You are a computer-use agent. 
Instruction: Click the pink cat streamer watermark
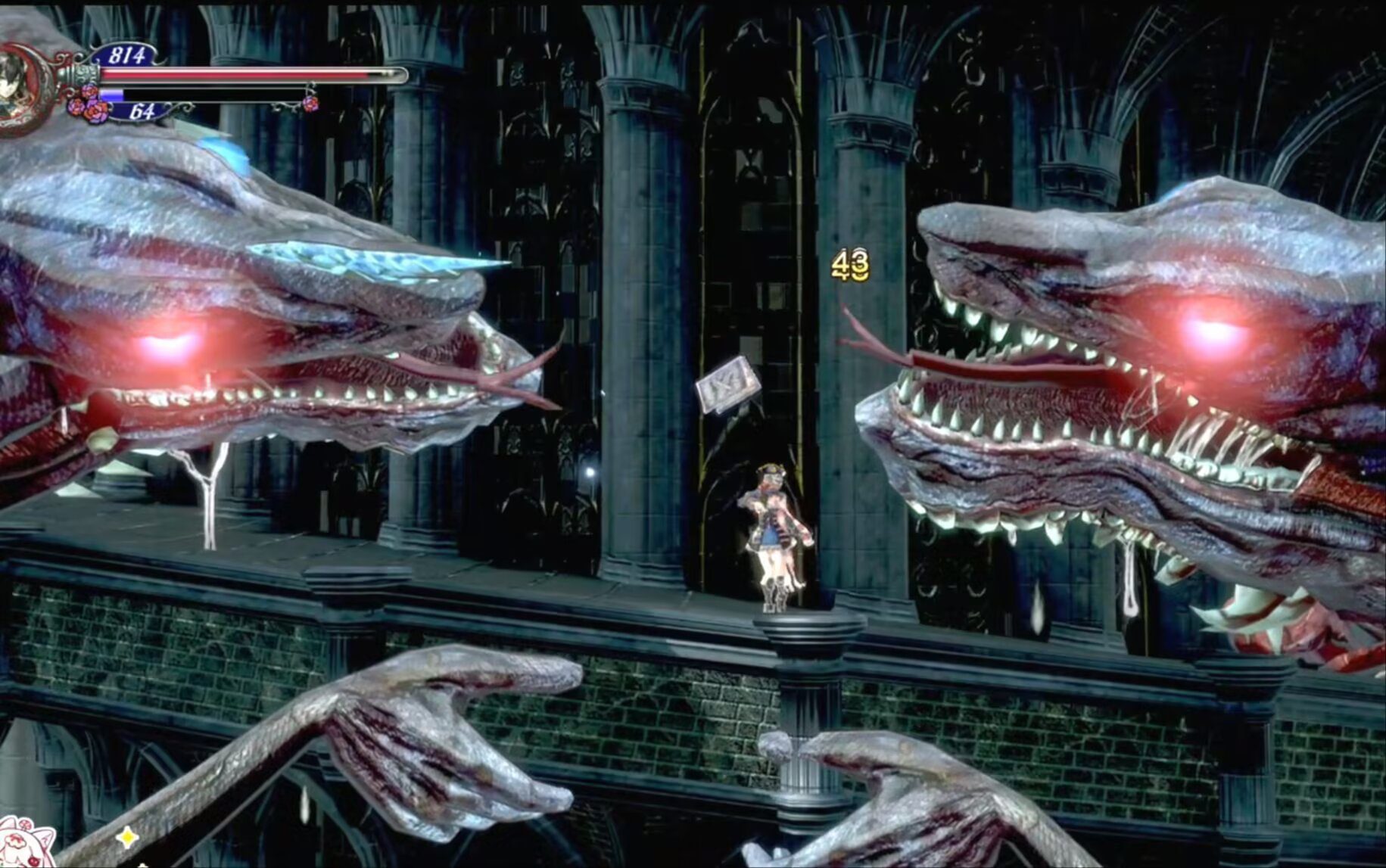(x=26, y=842)
